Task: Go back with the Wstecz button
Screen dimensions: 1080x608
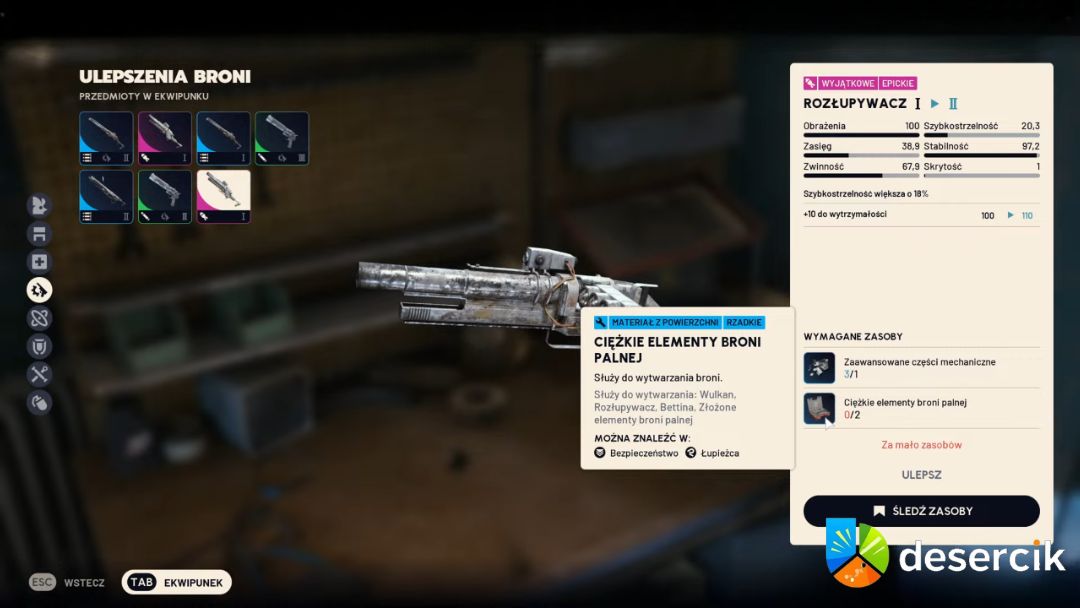Action: (70, 582)
